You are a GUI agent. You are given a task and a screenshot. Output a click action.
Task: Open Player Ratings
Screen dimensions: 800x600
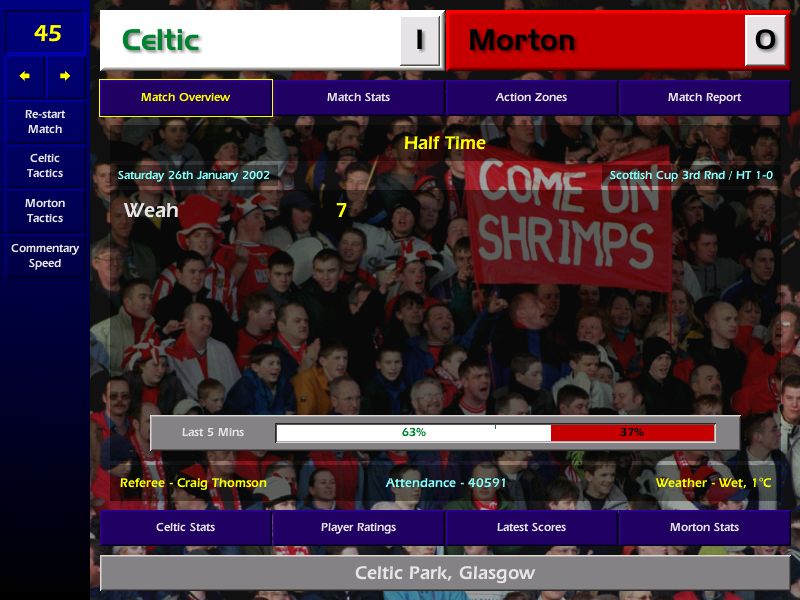pos(358,527)
